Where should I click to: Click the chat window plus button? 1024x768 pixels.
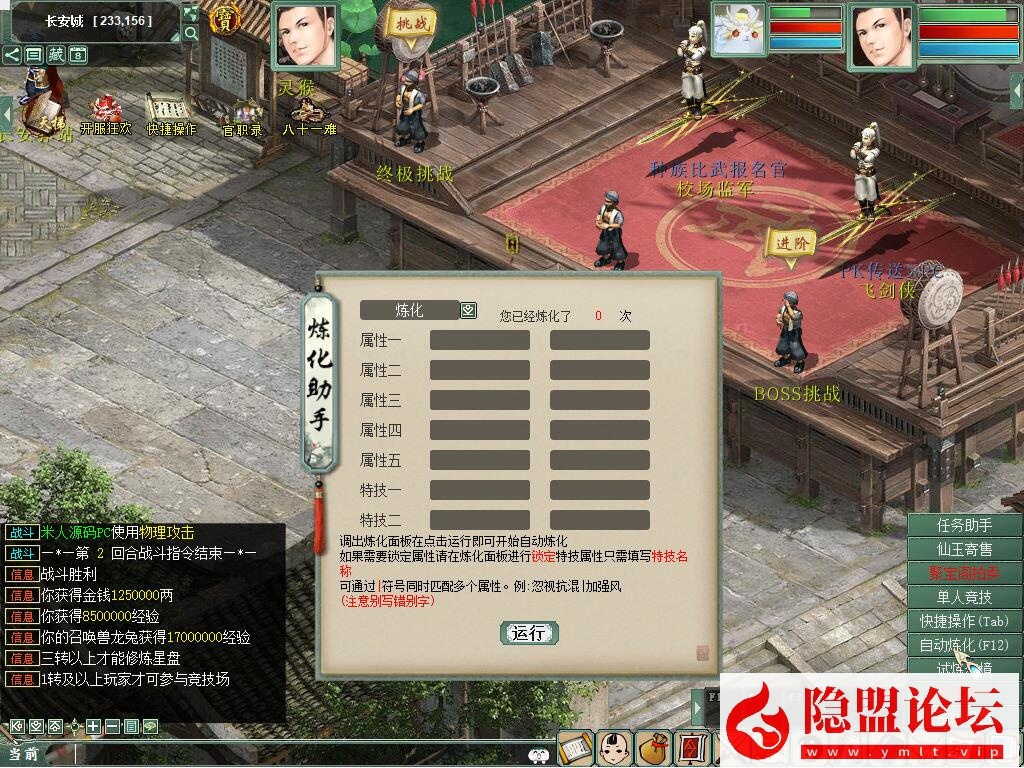pos(93,726)
